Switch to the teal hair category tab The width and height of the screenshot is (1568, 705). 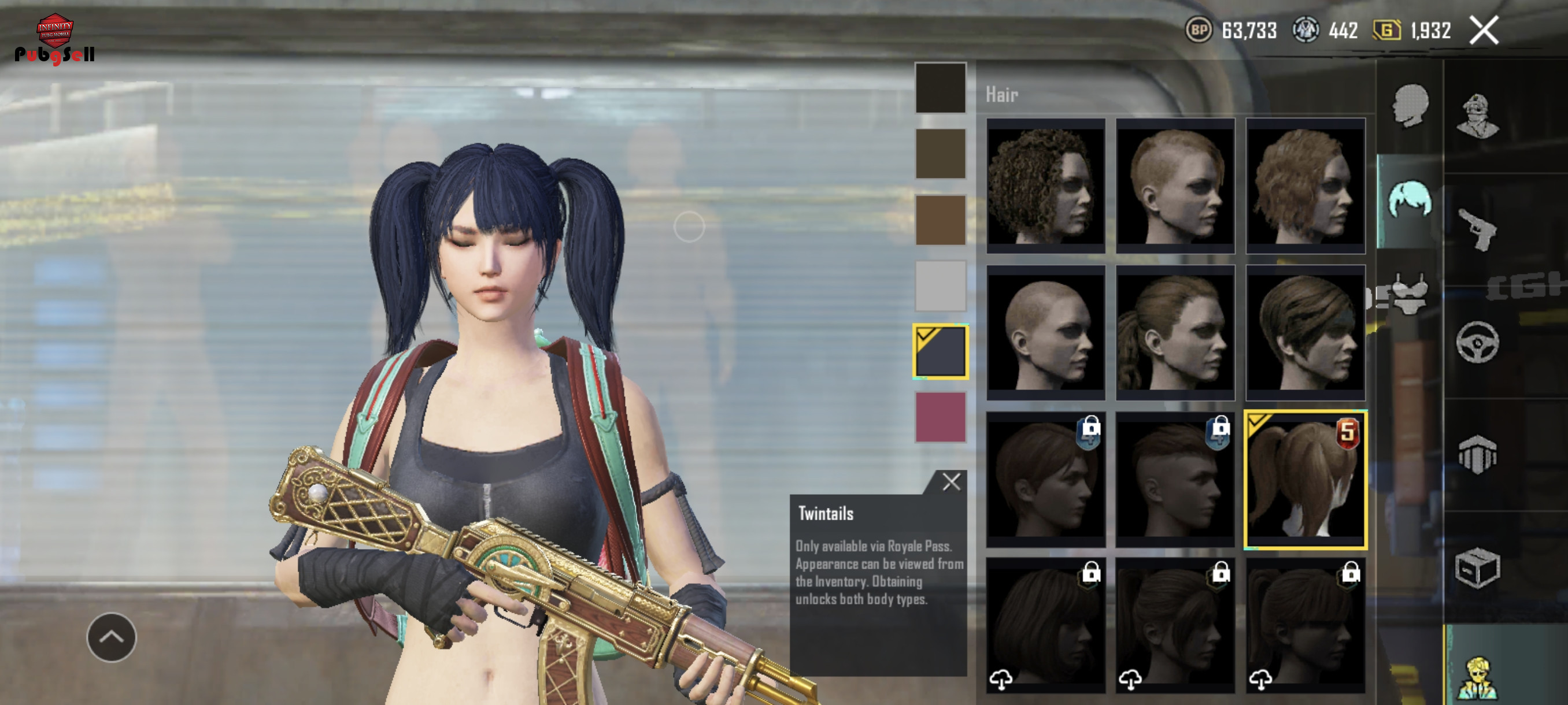[x=1409, y=199]
